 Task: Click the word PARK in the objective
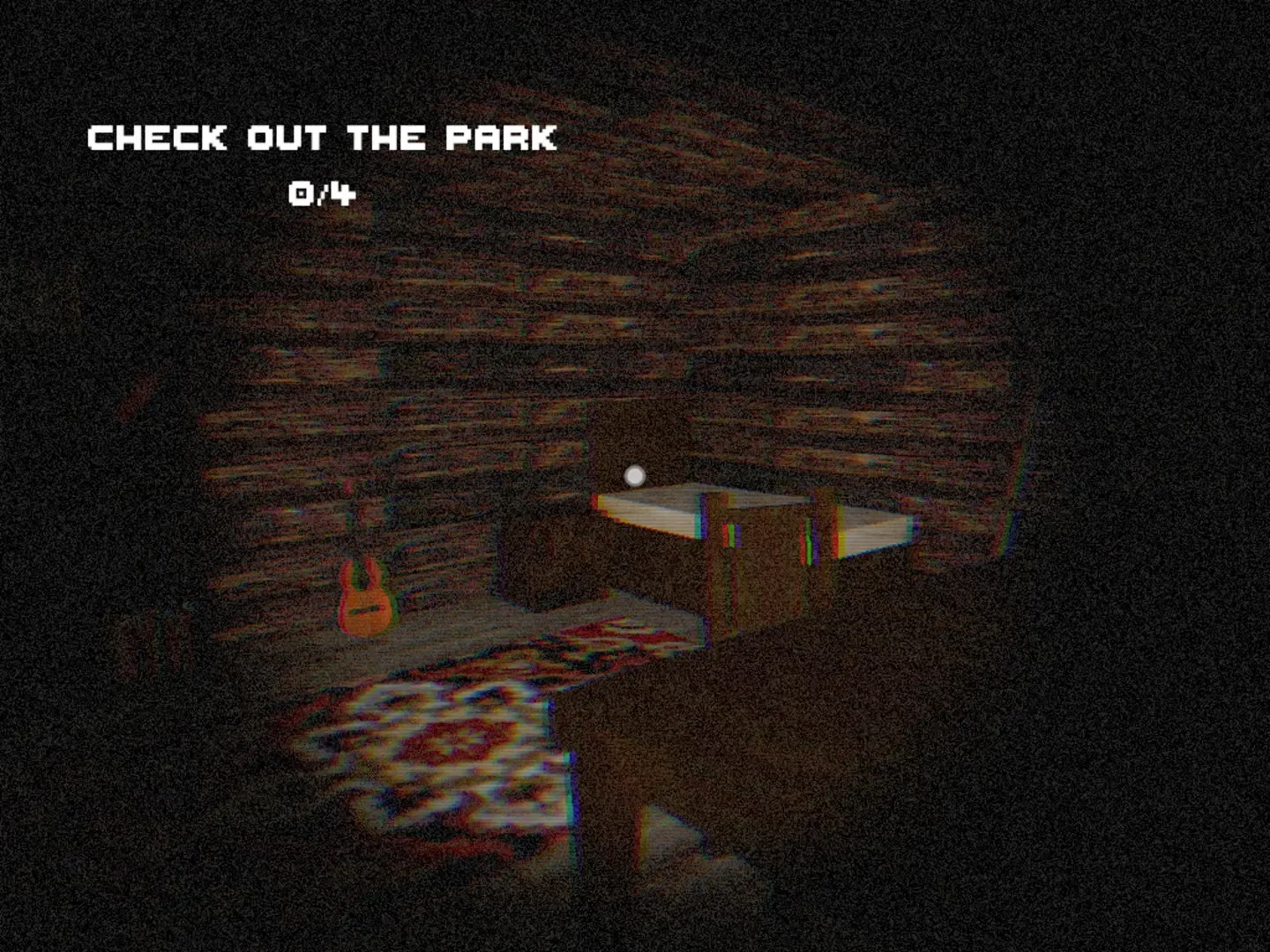pos(503,138)
